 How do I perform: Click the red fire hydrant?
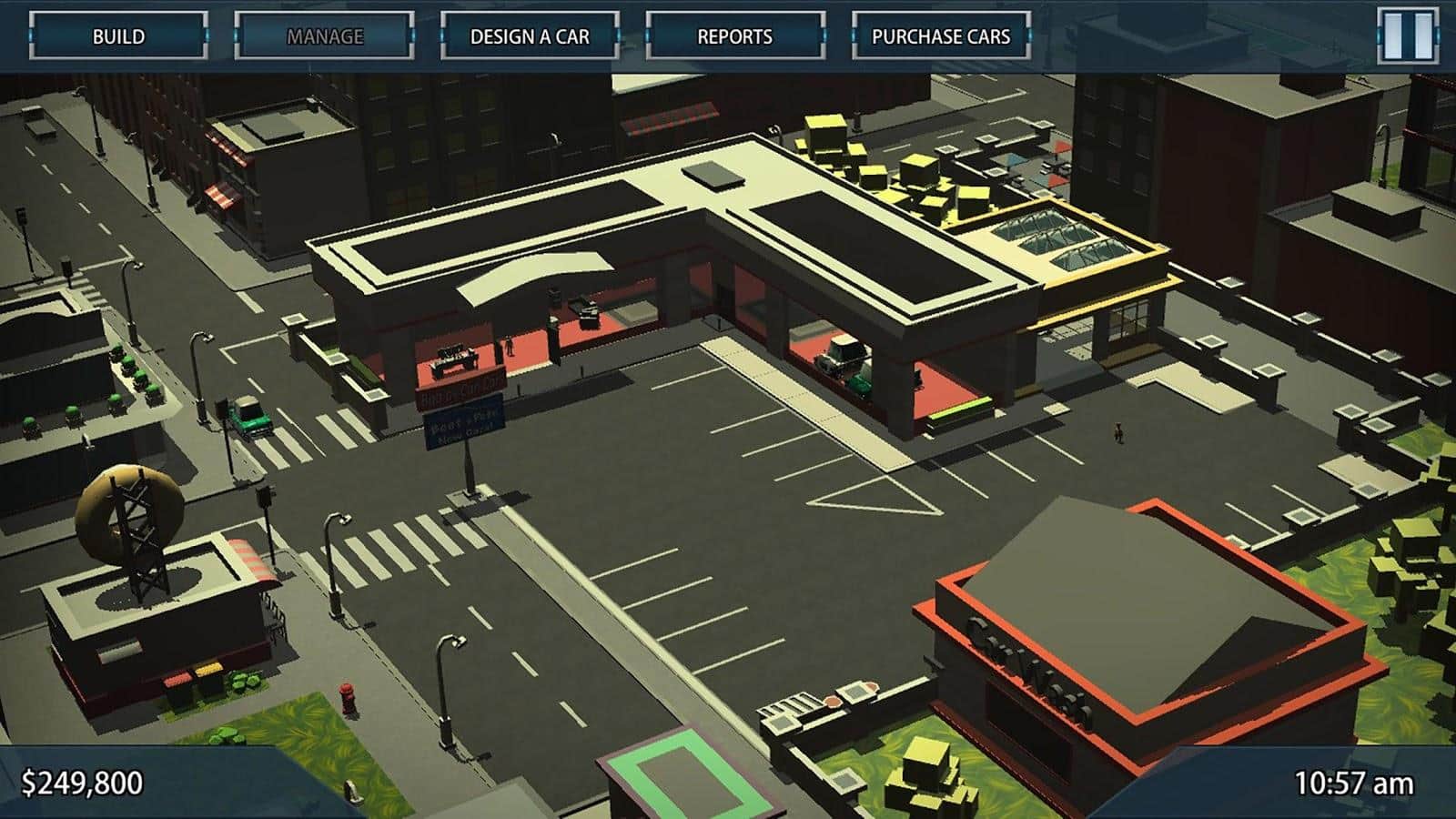349,692
